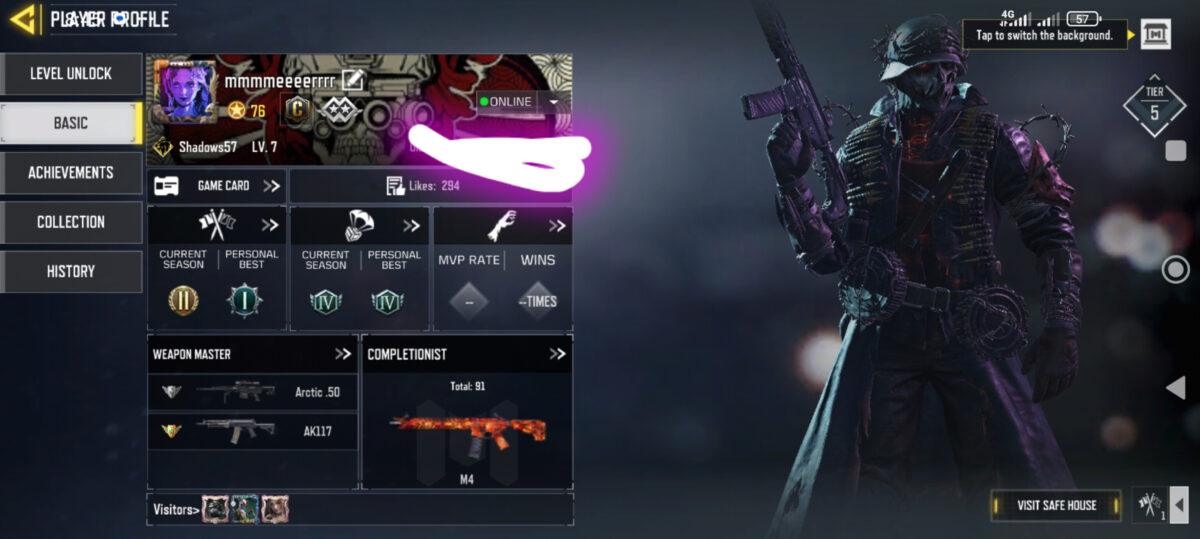Screen dimensions: 1200x539
Task: Select the Arctic .50 weapon row
Action: [252, 392]
